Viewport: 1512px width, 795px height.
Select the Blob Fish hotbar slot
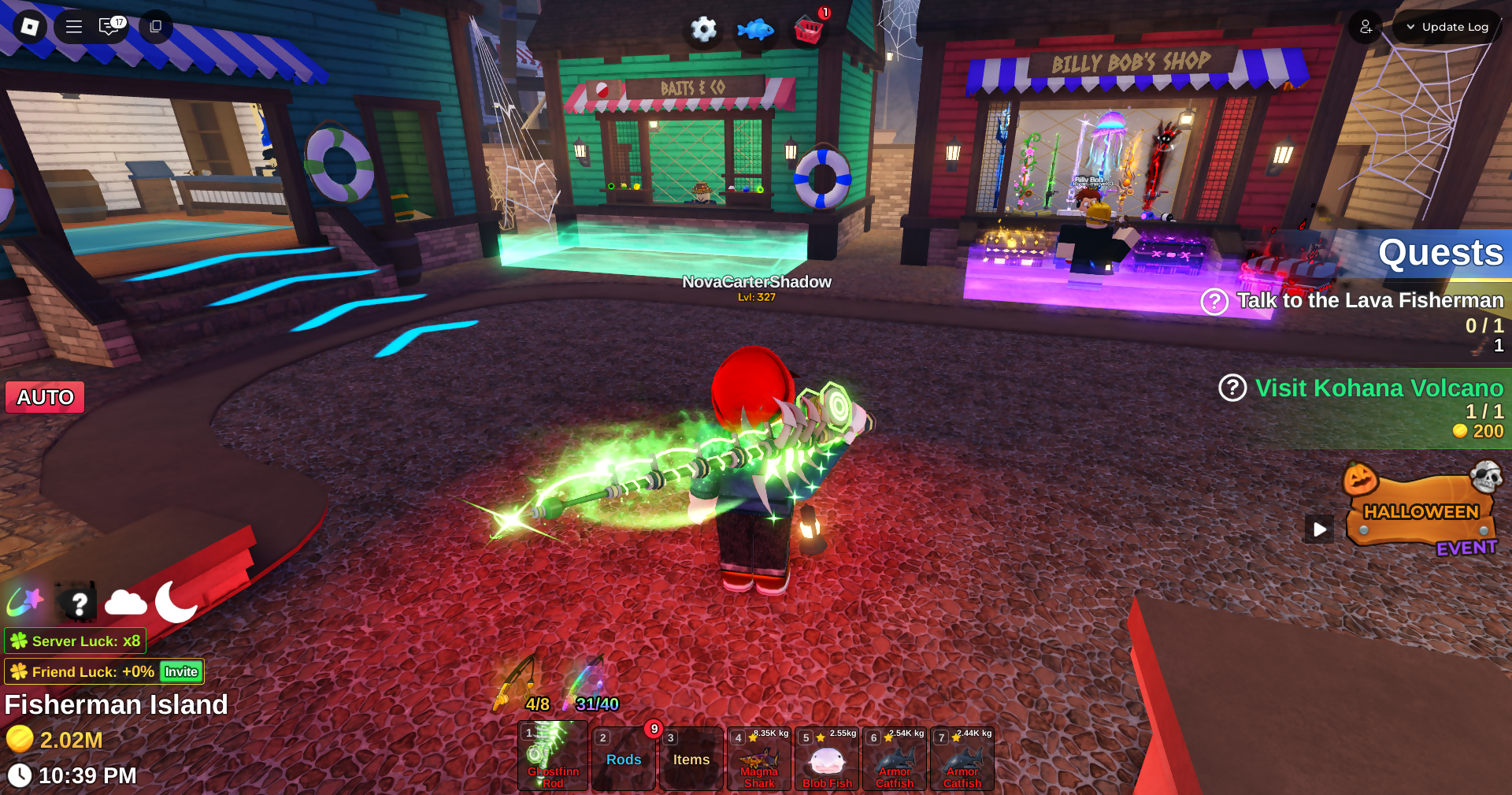827,759
